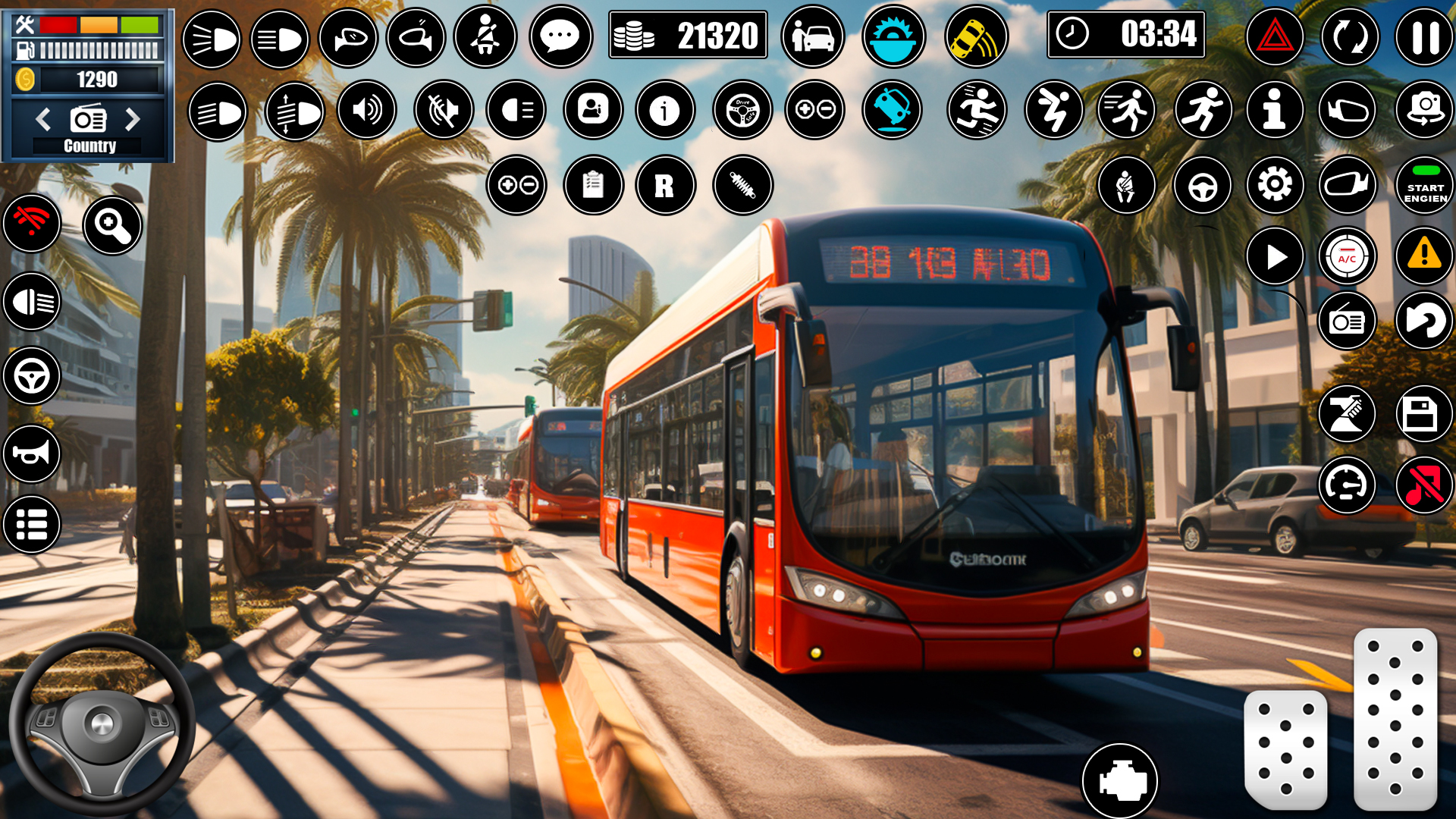Pause the game
The width and height of the screenshot is (1456, 819).
1425,36
